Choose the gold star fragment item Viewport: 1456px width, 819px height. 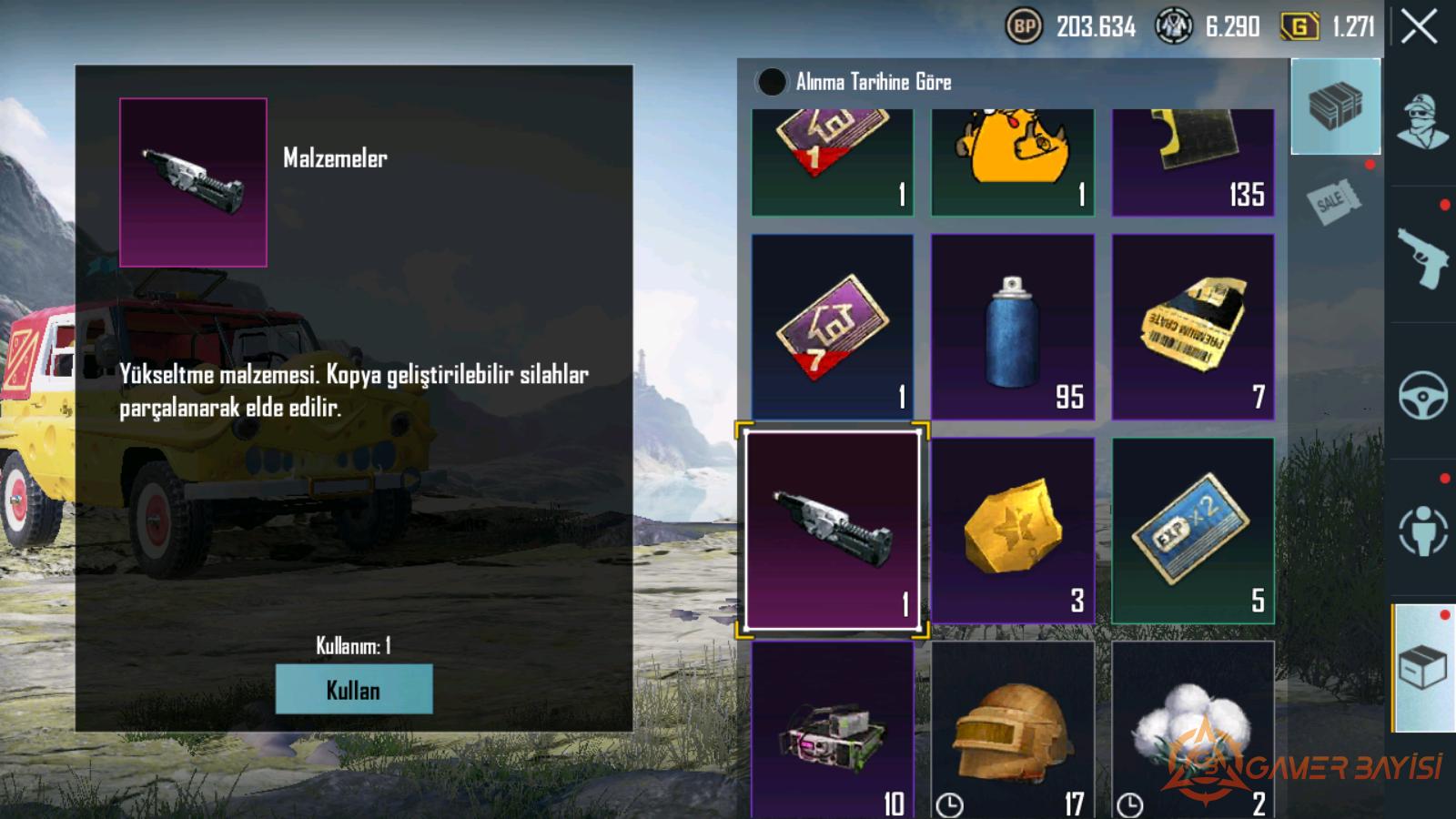pyautogui.click(x=1012, y=531)
